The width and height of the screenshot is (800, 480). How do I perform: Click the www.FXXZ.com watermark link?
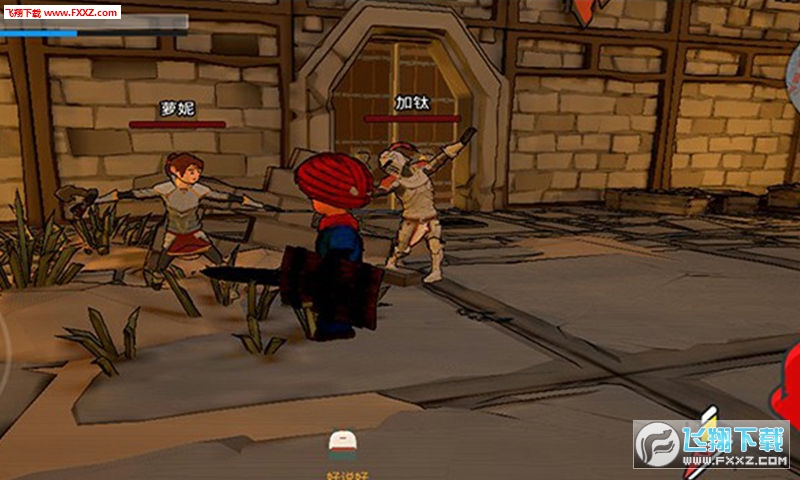[x=60, y=11]
